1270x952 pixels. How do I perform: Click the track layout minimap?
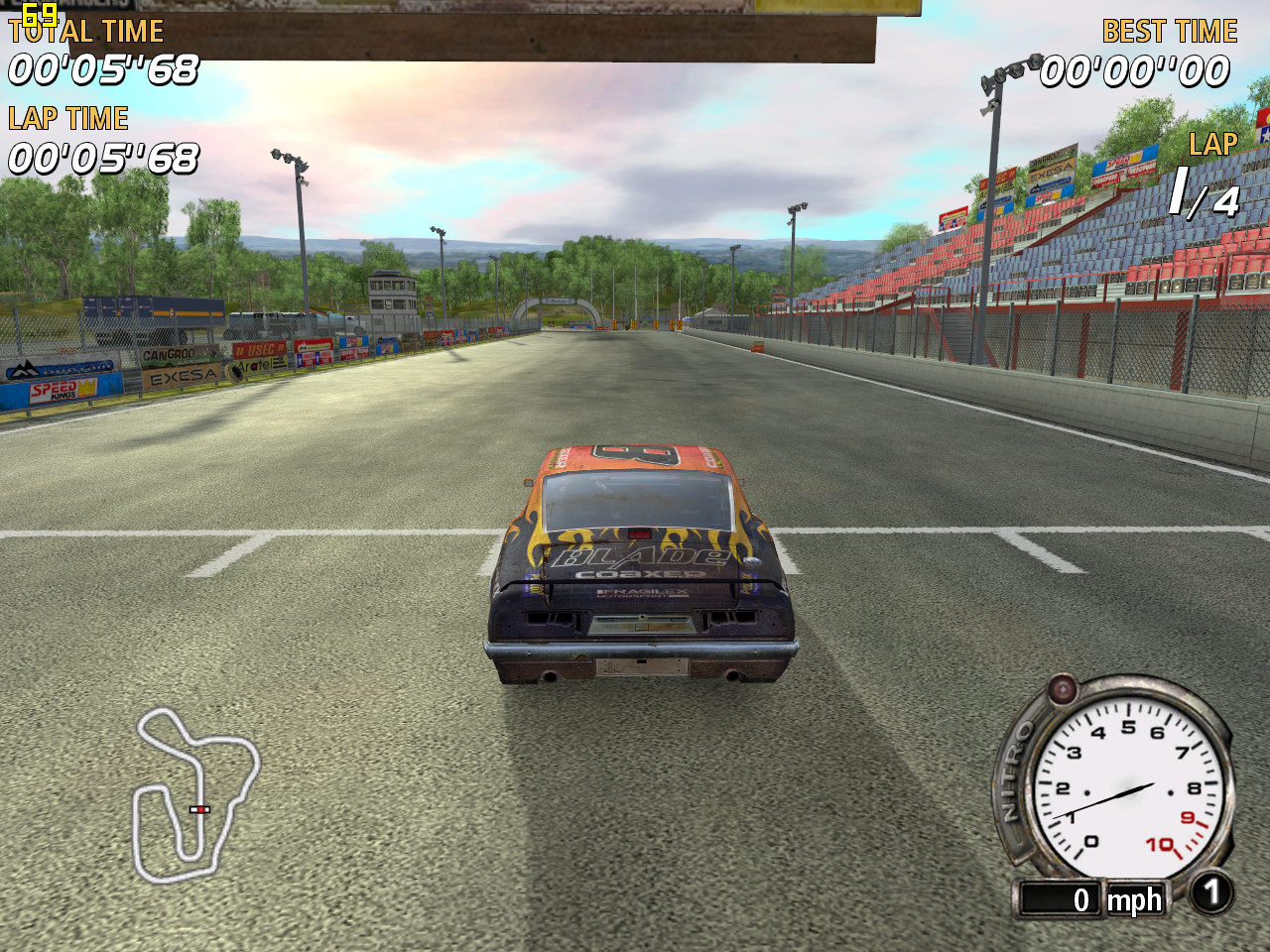click(x=195, y=793)
